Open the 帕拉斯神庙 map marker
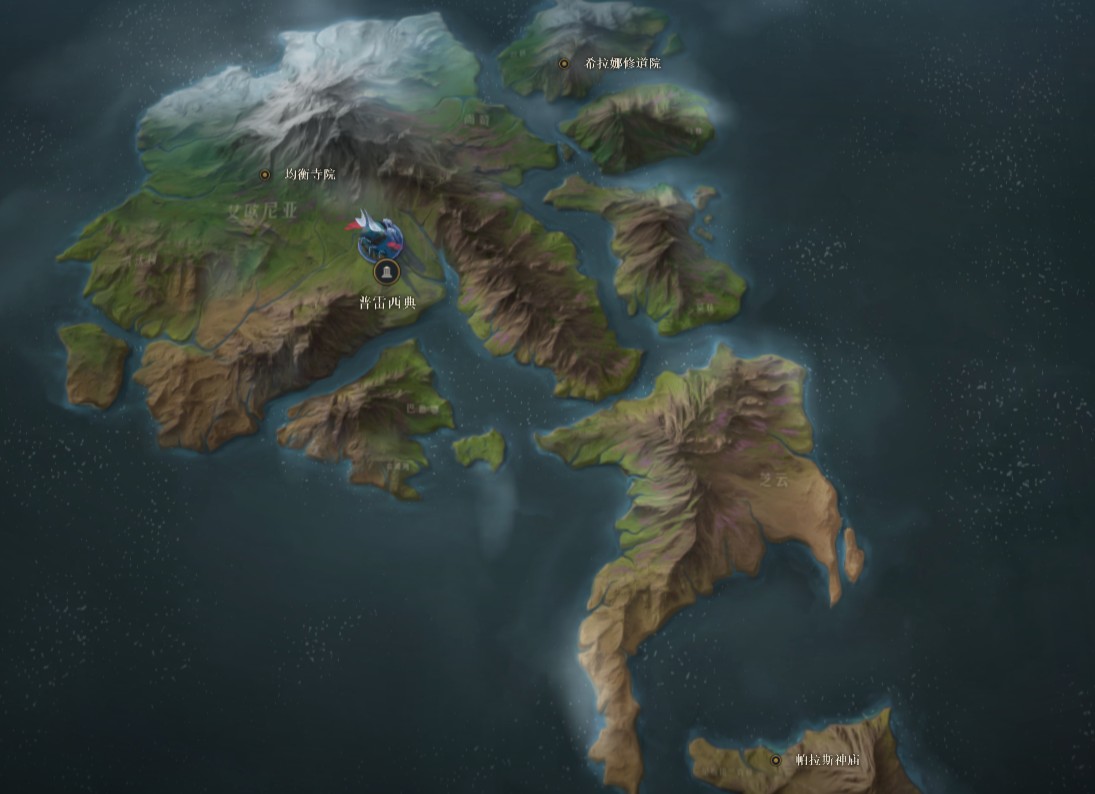 (775, 760)
